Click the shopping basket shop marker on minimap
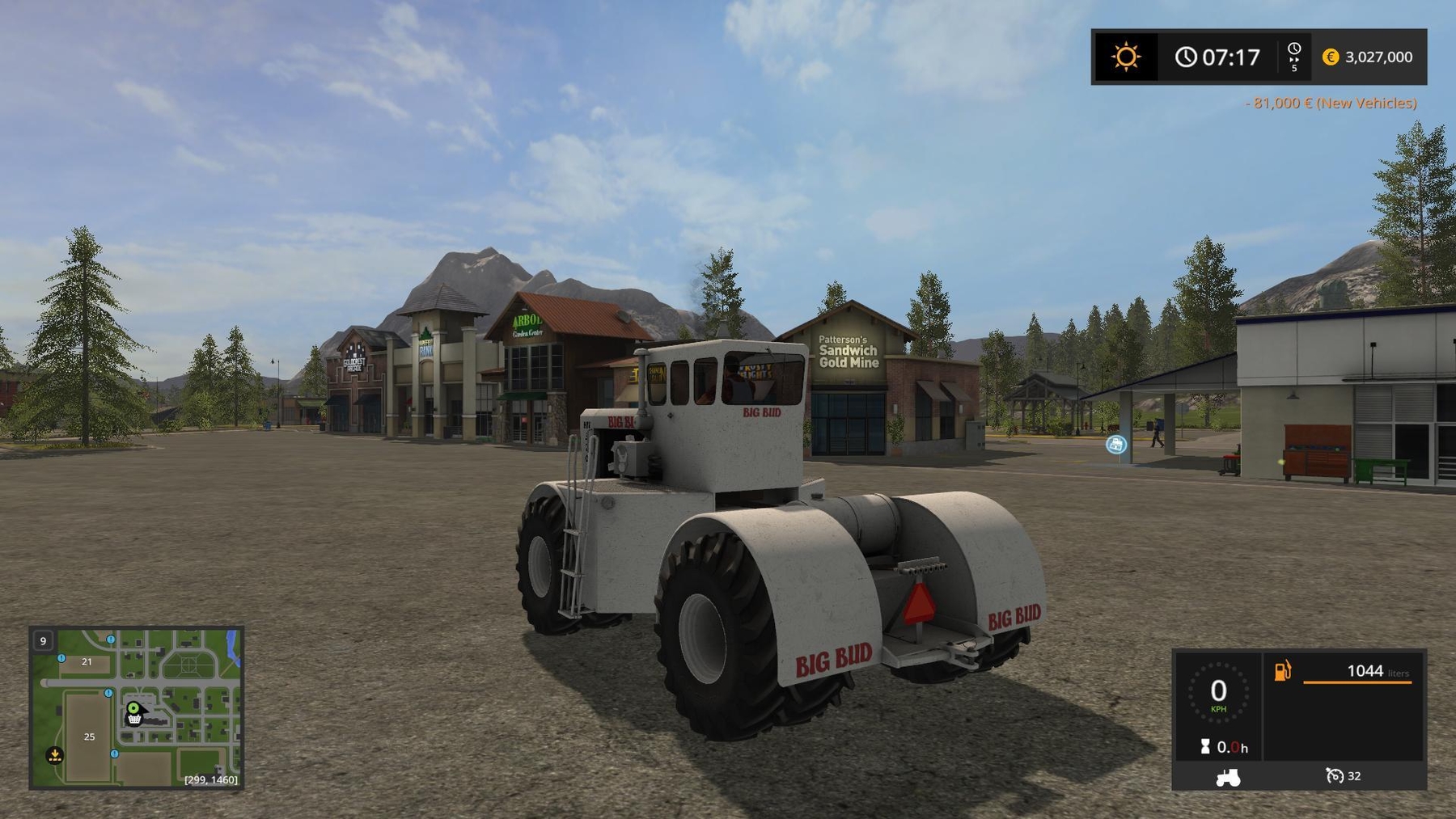This screenshot has height=819, width=1456. point(134,719)
